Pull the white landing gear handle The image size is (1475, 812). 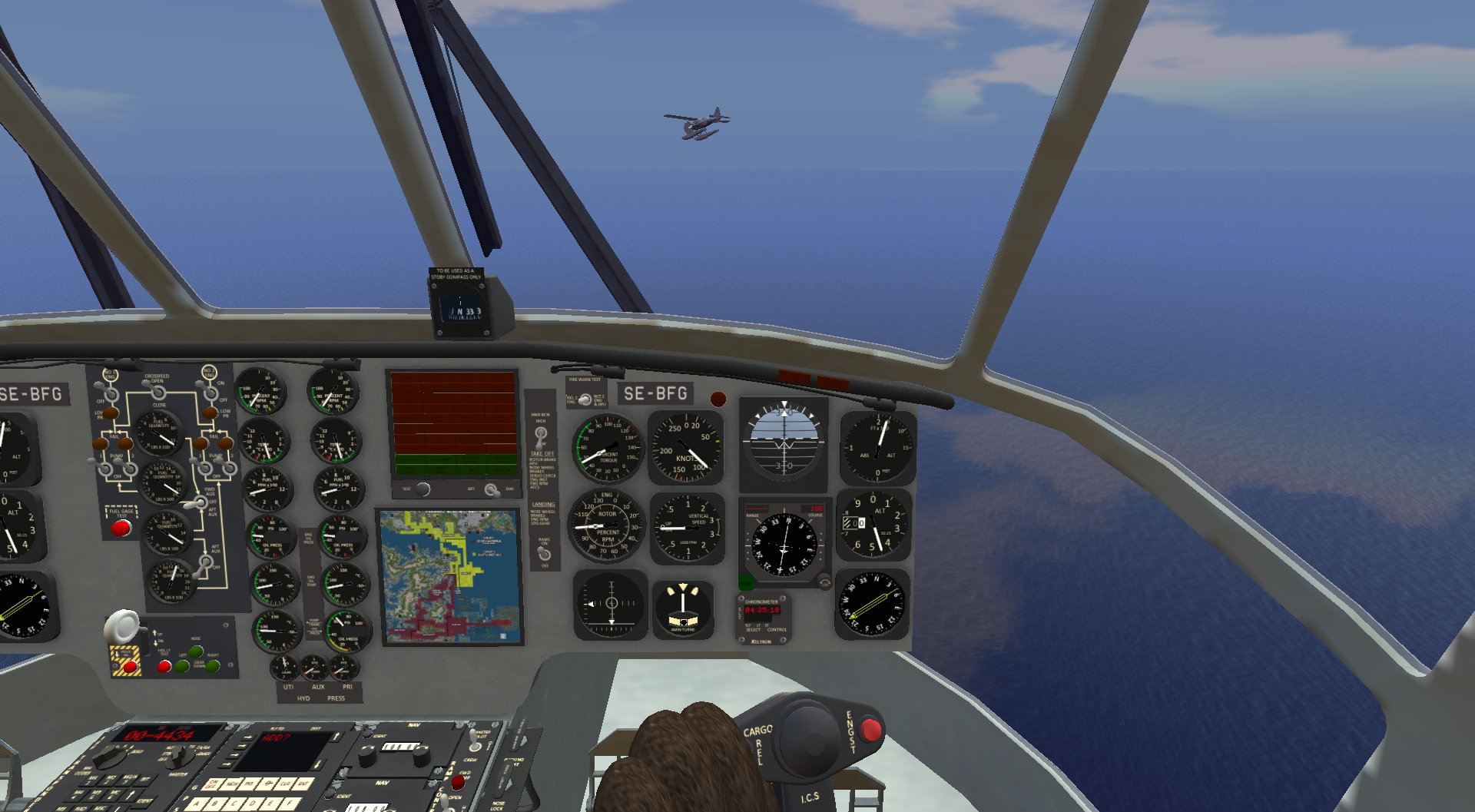pyautogui.click(x=122, y=627)
